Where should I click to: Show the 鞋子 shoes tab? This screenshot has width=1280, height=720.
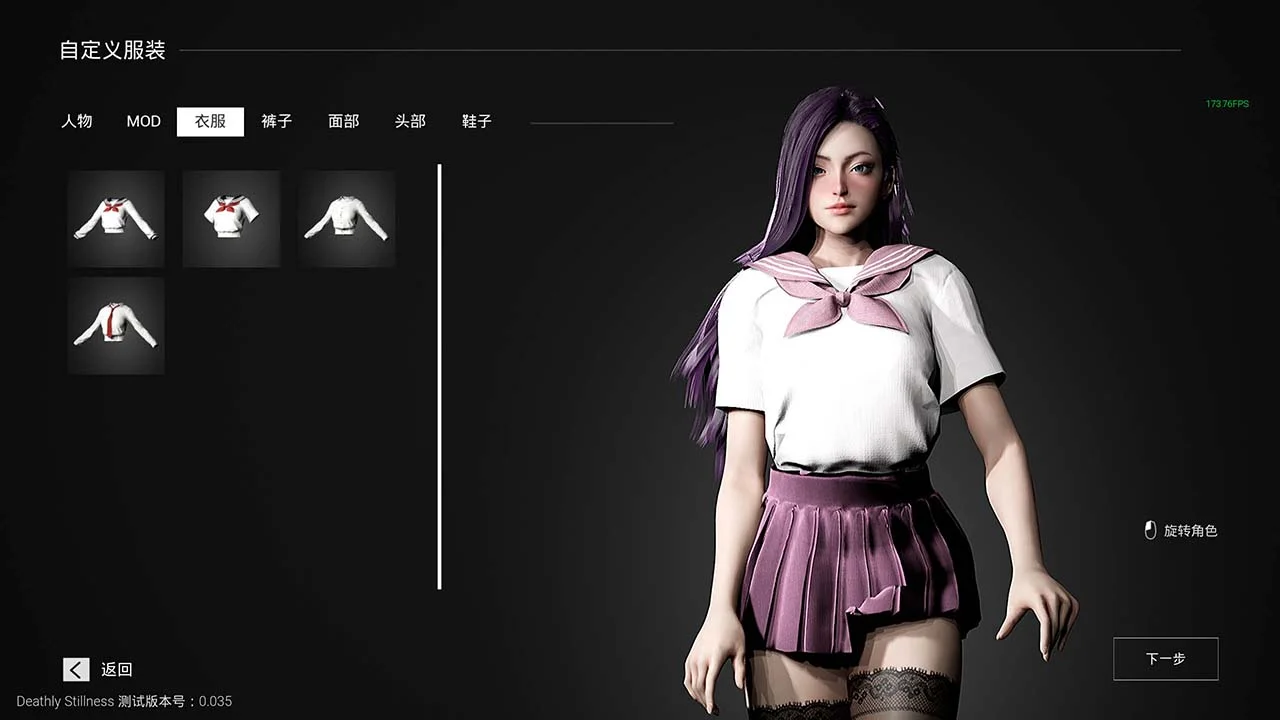click(x=477, y=121)
